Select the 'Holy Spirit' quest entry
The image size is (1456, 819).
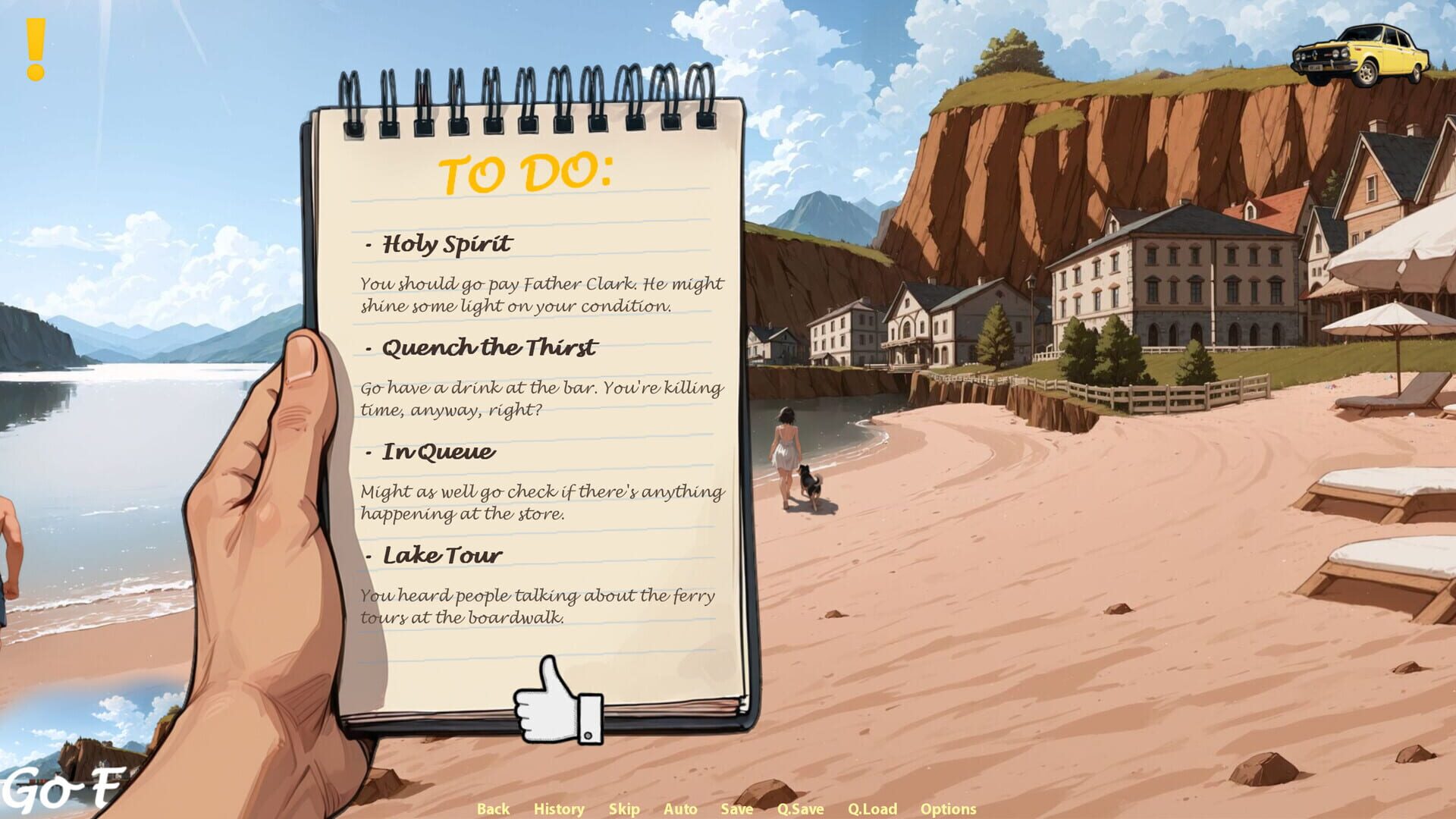447,244
